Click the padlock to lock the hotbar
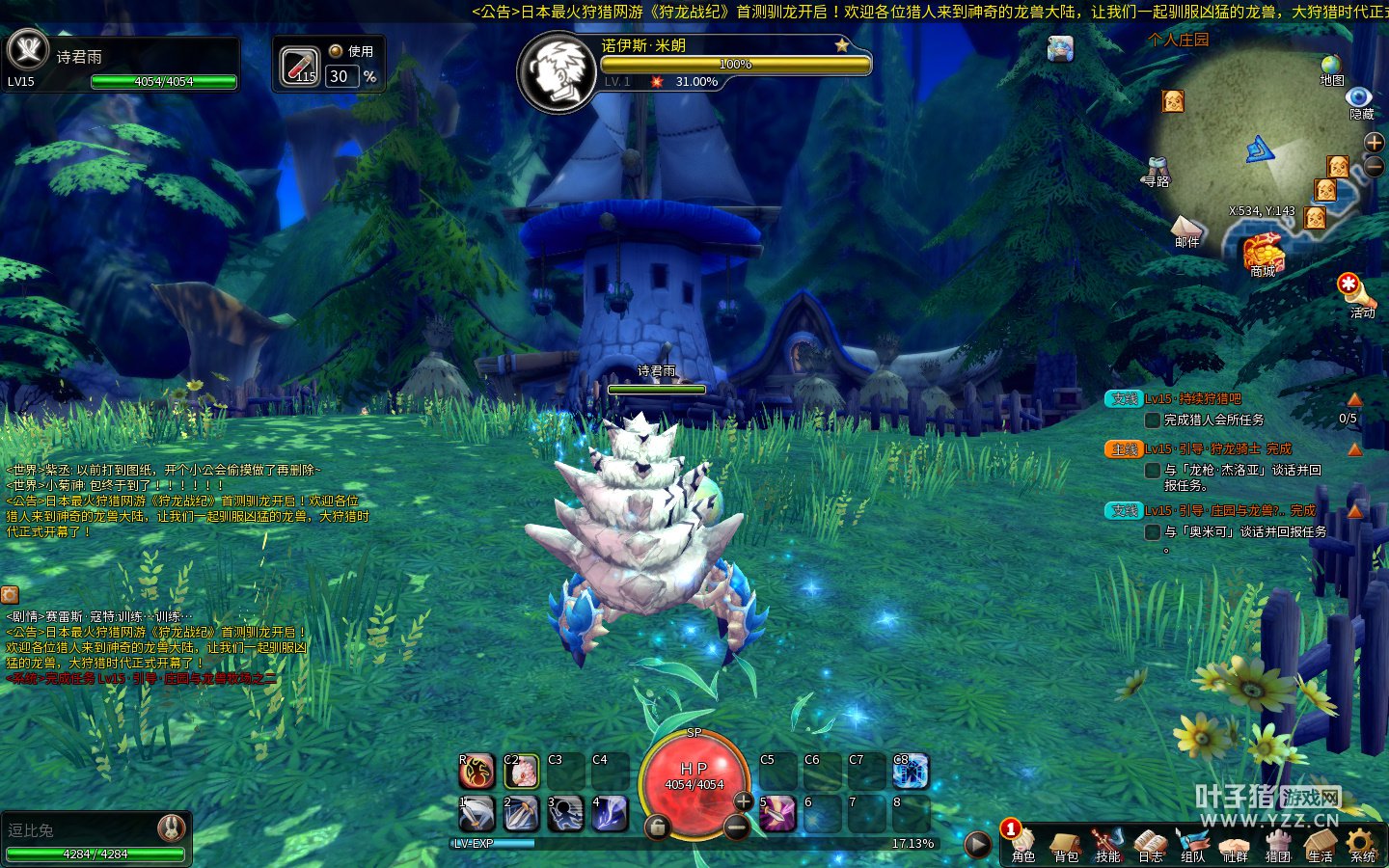Image resolution: width=1389 pixels, height=868 pixels. click(x=657, y=827)
